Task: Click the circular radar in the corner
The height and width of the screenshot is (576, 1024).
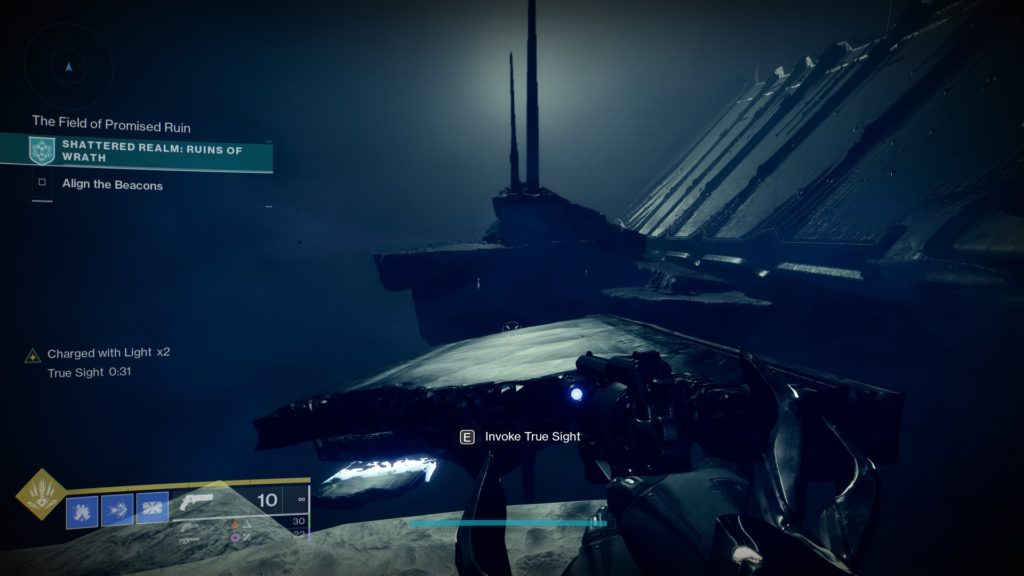Action: click(x=68, y=65)
